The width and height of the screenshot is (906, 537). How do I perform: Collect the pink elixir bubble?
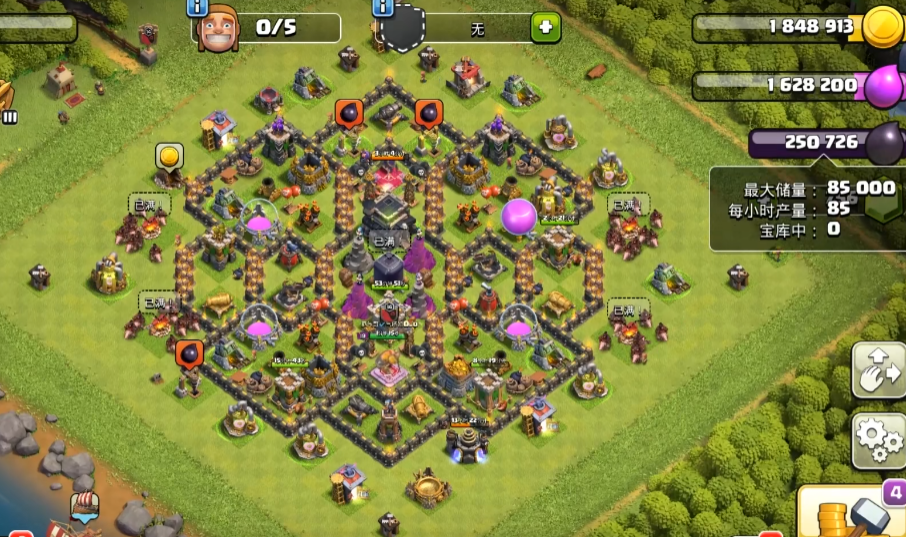(519, 215)
